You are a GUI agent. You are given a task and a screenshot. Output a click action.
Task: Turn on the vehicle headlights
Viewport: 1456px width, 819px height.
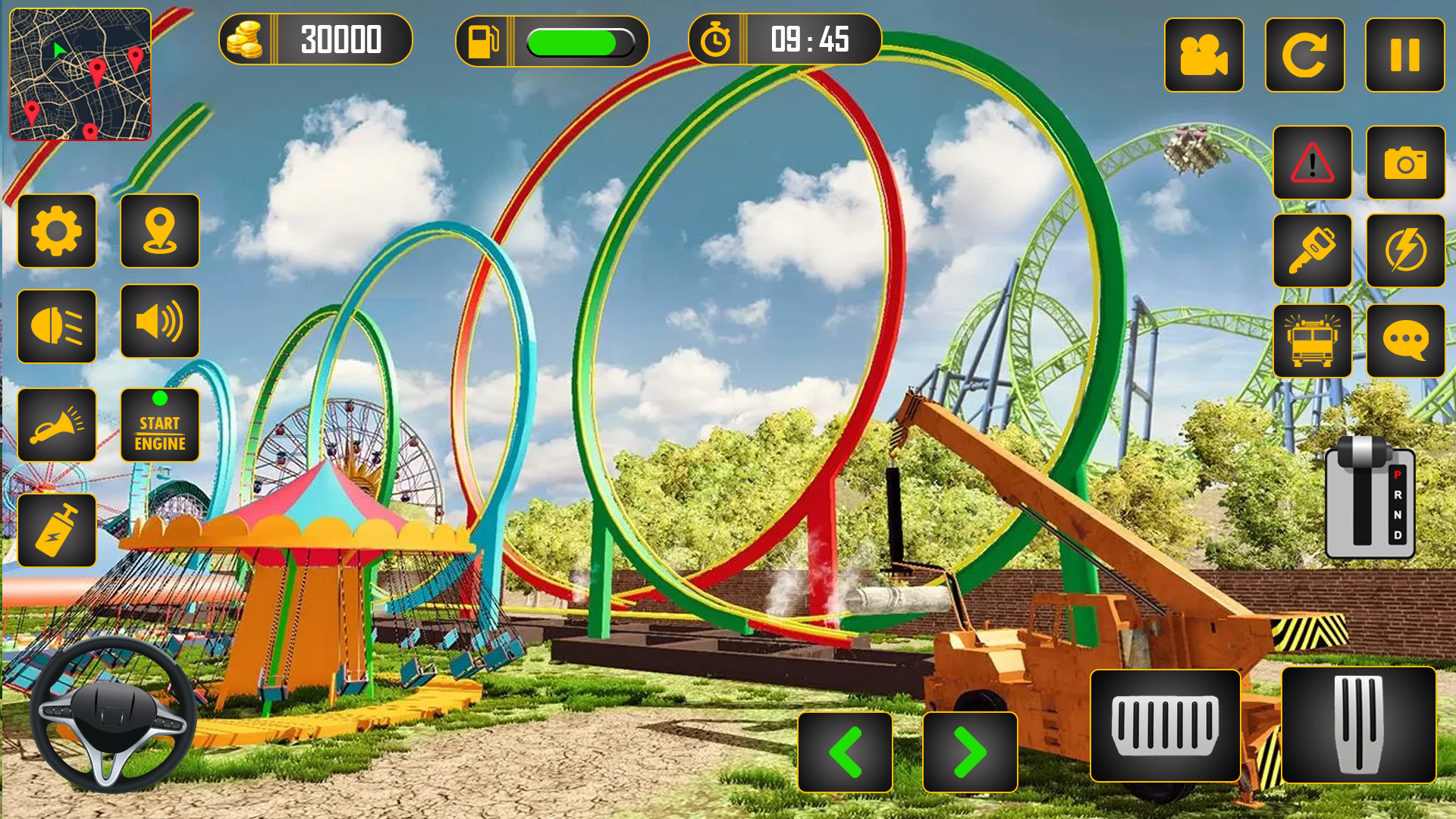pyautogui.click(x=57, y=326)
